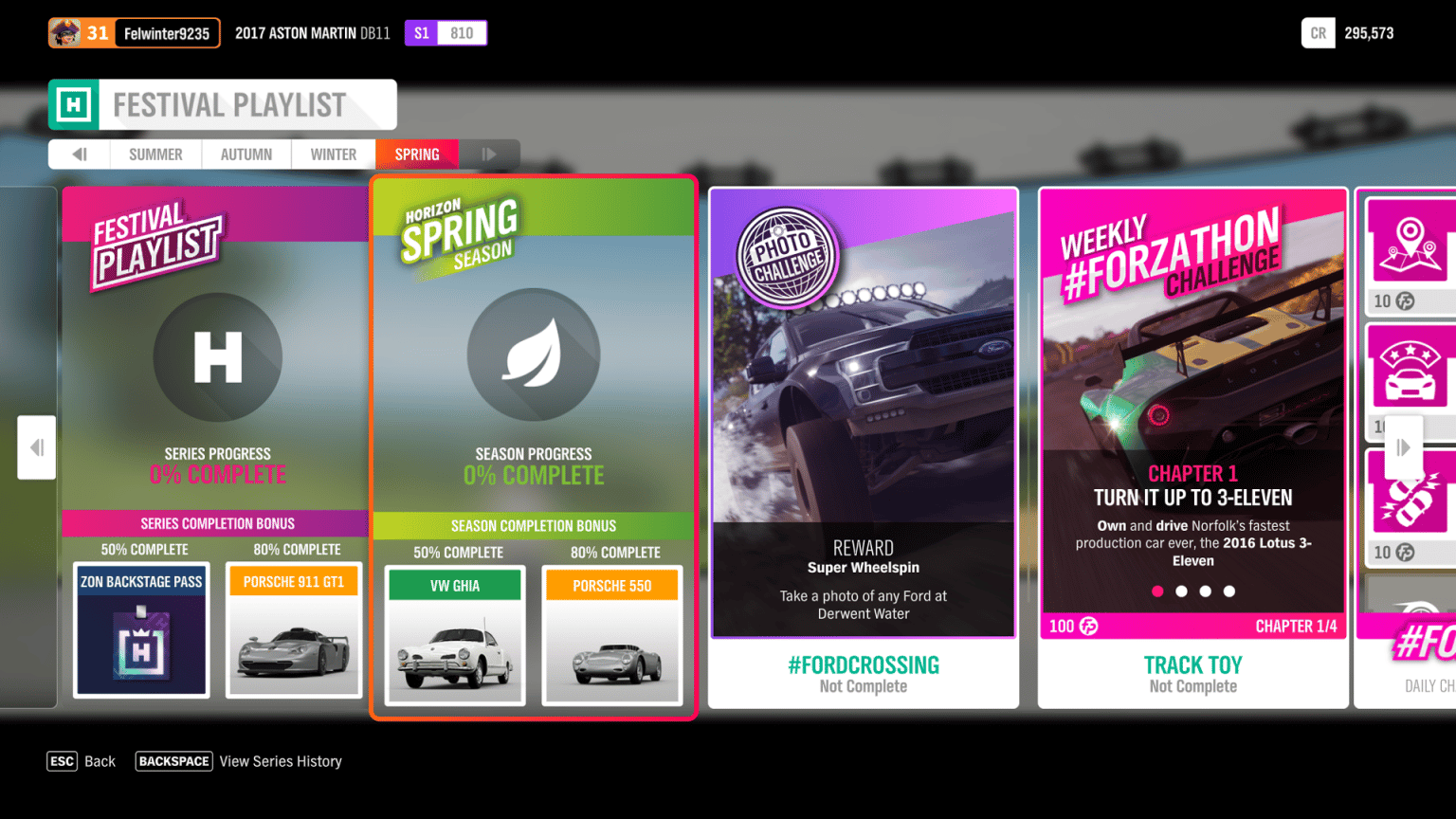The width and height of the screenshot is (1456, 819).
Task: Expand the previous series with the left arrow
Action: point(37,447)
